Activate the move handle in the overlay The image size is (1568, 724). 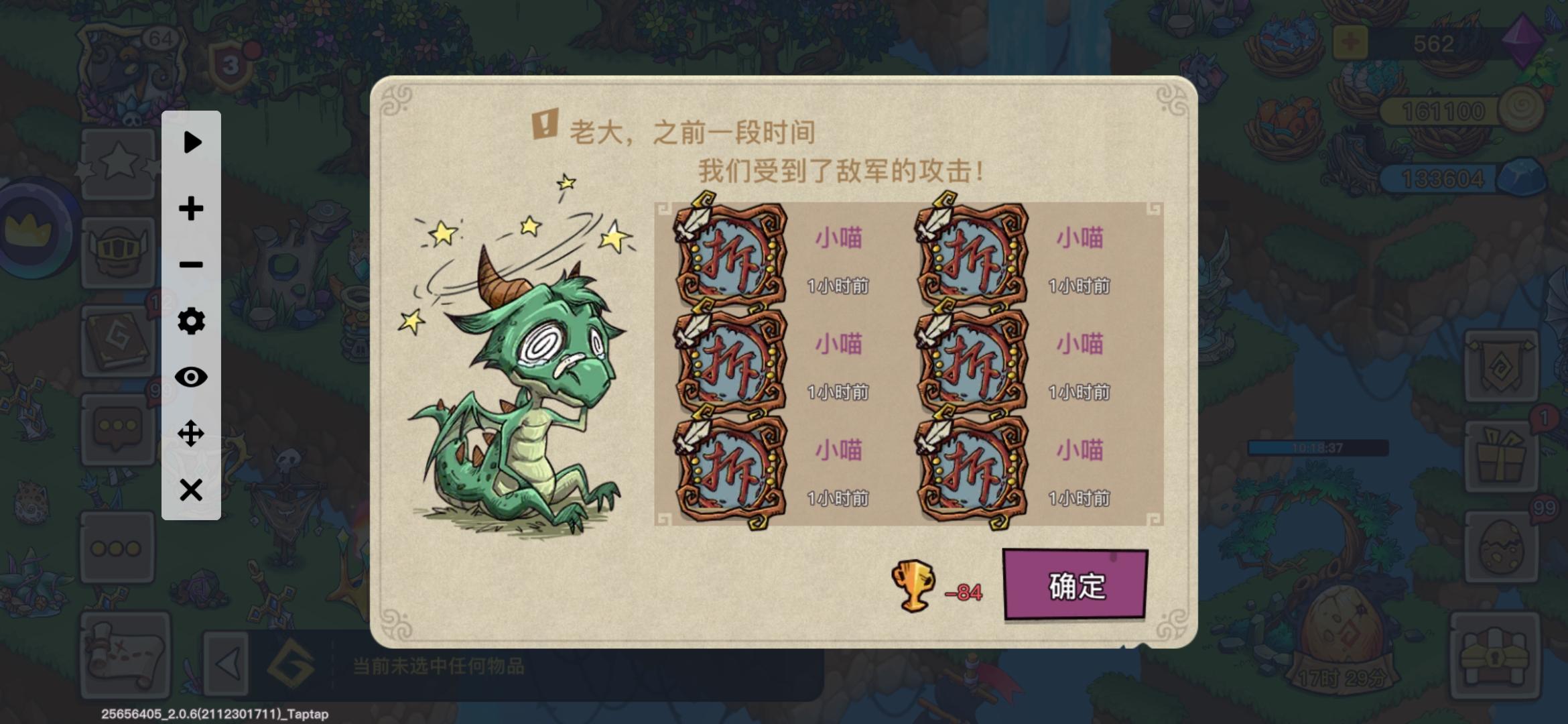pos(192,432)
